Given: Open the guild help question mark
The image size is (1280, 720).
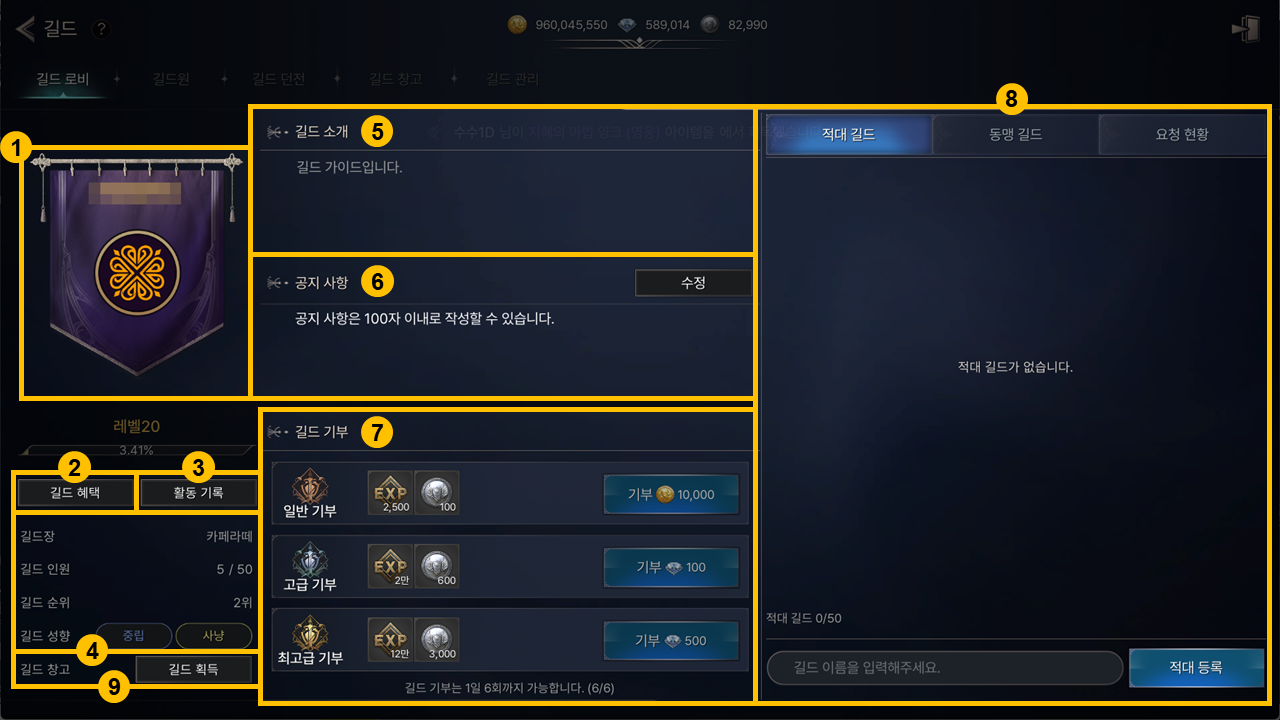Looking at the screenshot, I should pyautogui.click(x=100, y=29).
